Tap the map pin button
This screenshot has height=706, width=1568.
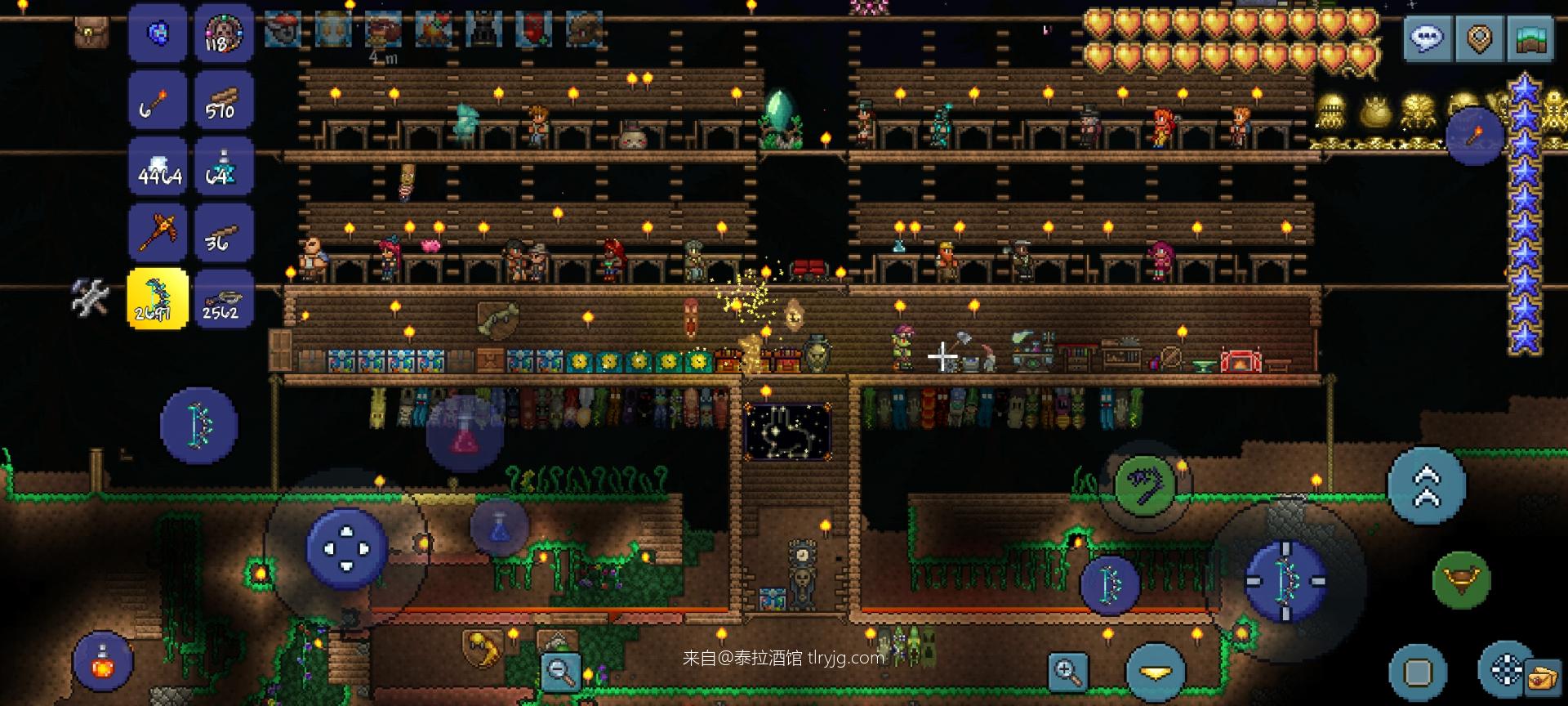point(1479,38)
